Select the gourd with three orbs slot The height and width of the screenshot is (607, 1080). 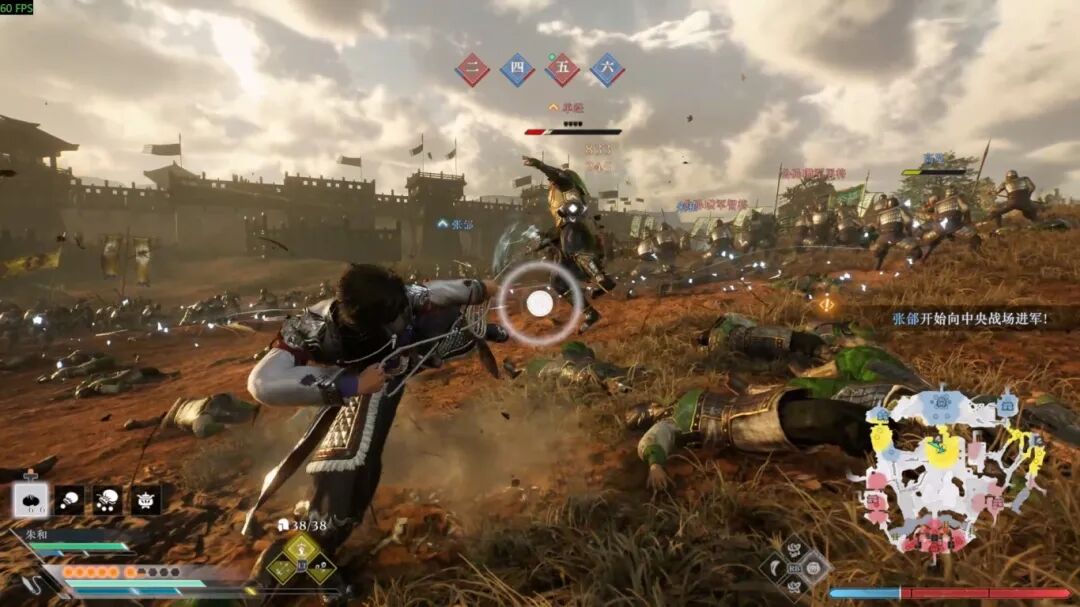coord(107,499)
